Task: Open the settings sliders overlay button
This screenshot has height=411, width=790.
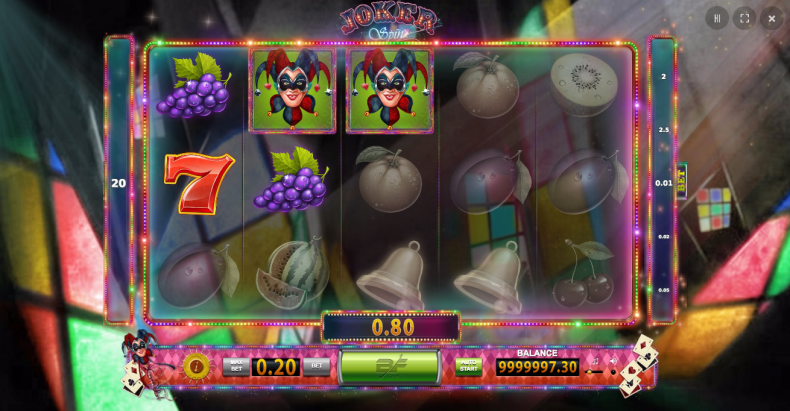Action: click(x=717, y=18)
